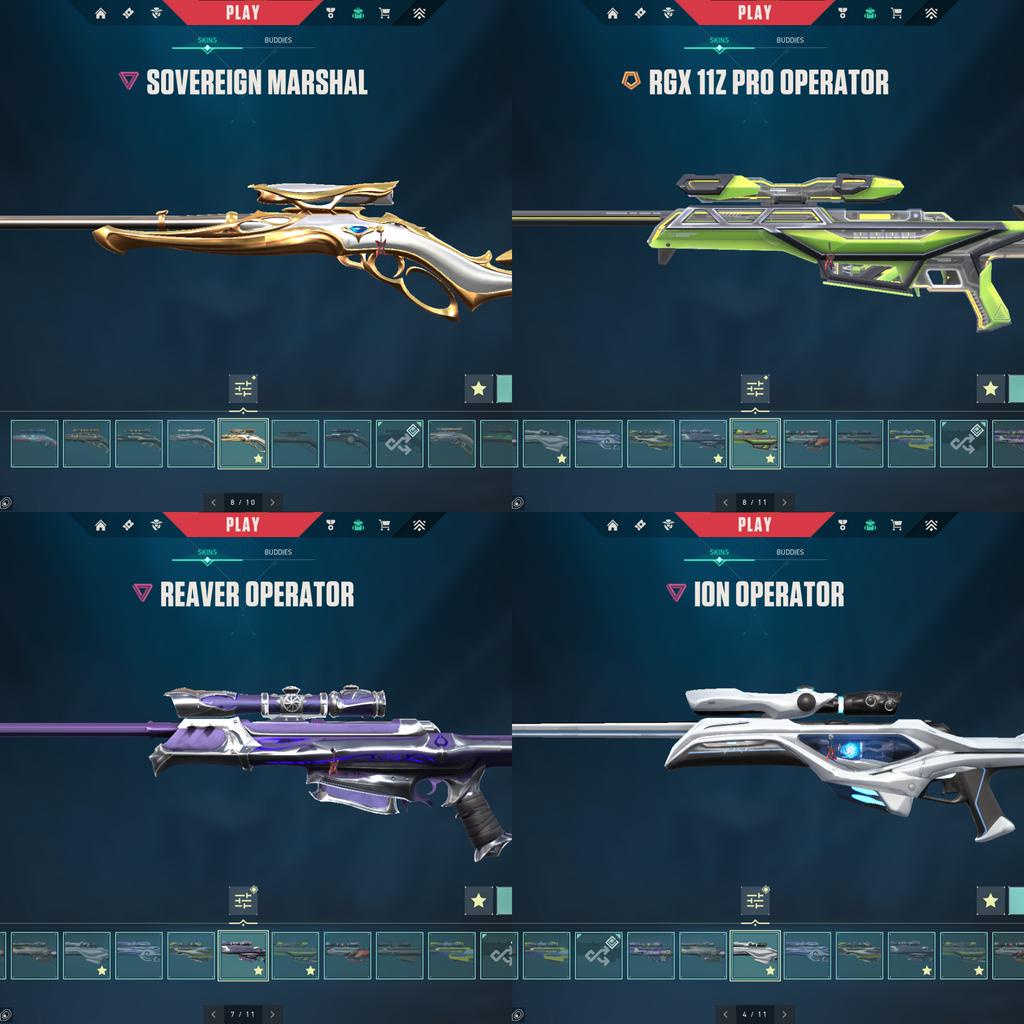Switch to Skins tab above Reaver Operator
1024x1024 pixels.
(207, 553)
